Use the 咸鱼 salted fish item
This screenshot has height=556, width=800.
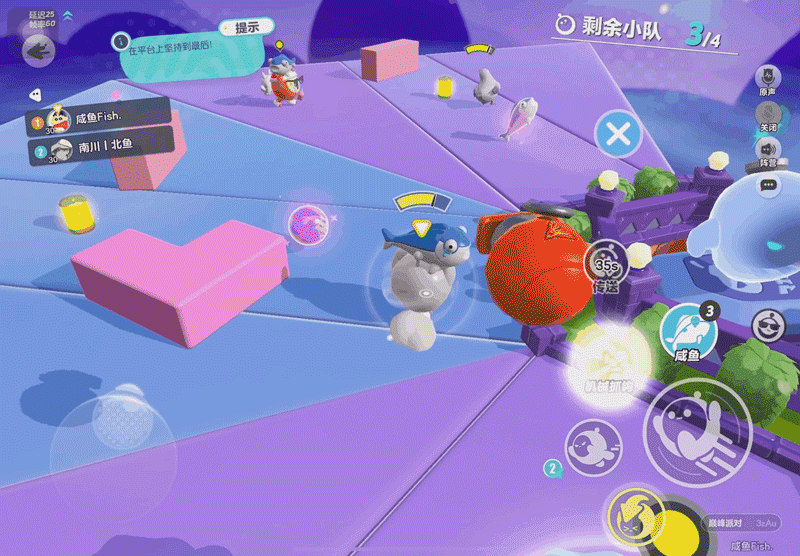click(687, 329)
